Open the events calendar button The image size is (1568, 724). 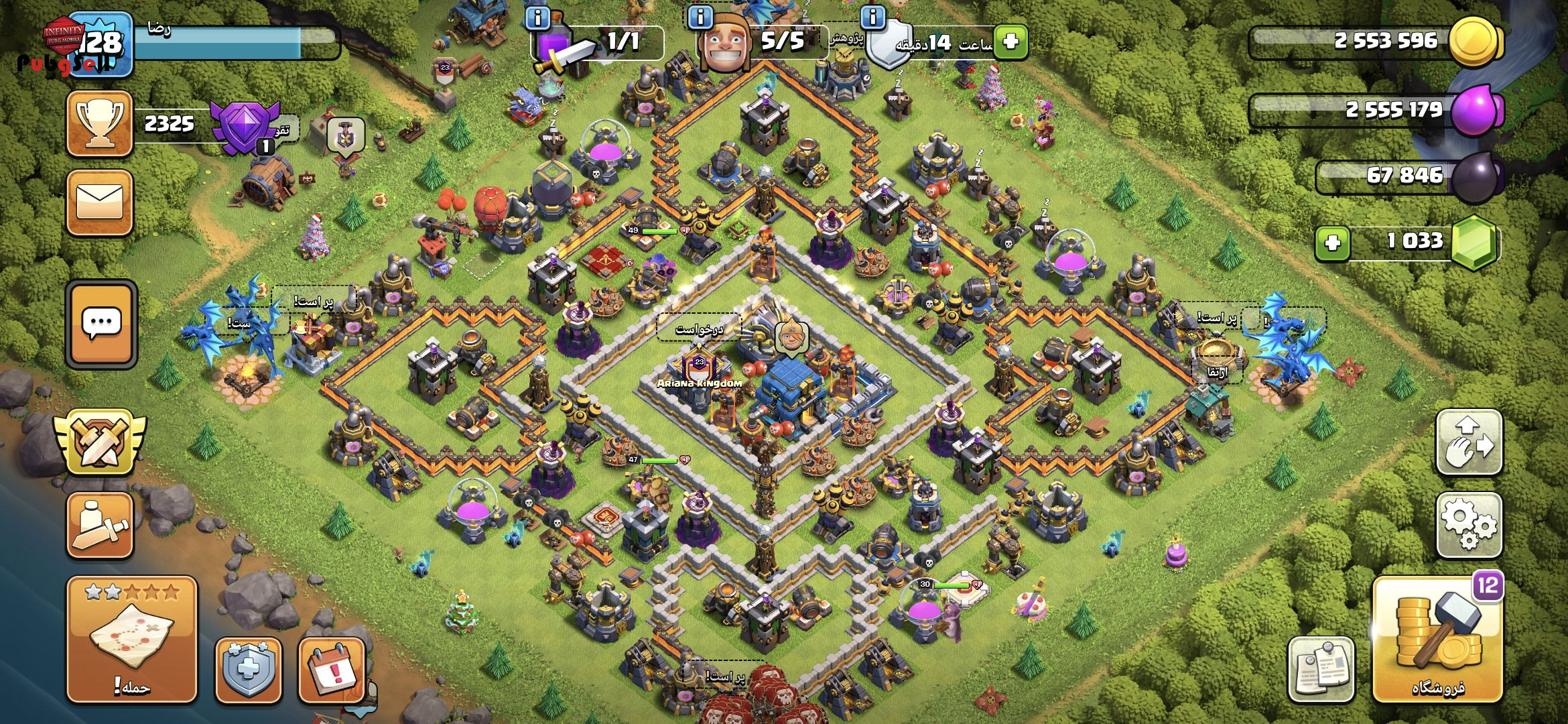(x=332, y=670)
